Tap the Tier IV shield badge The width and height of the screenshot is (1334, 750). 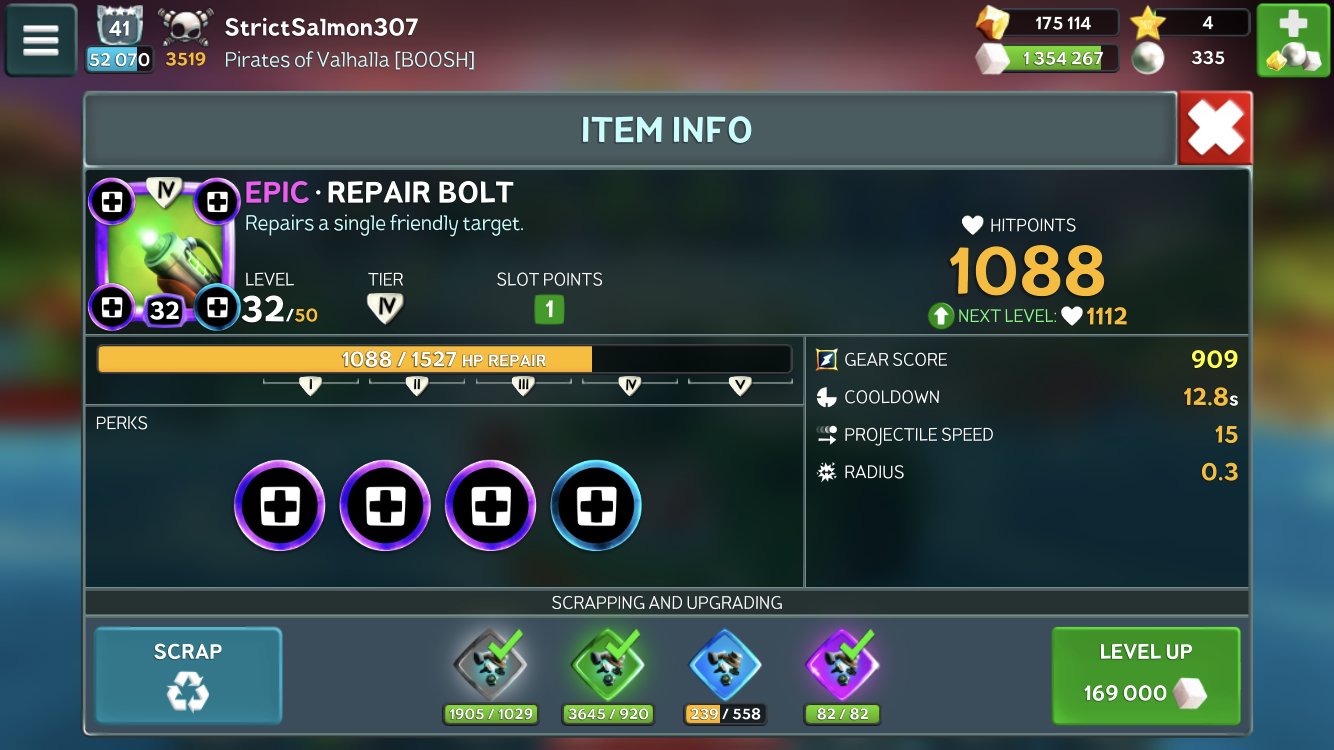[x=385, y=308]
